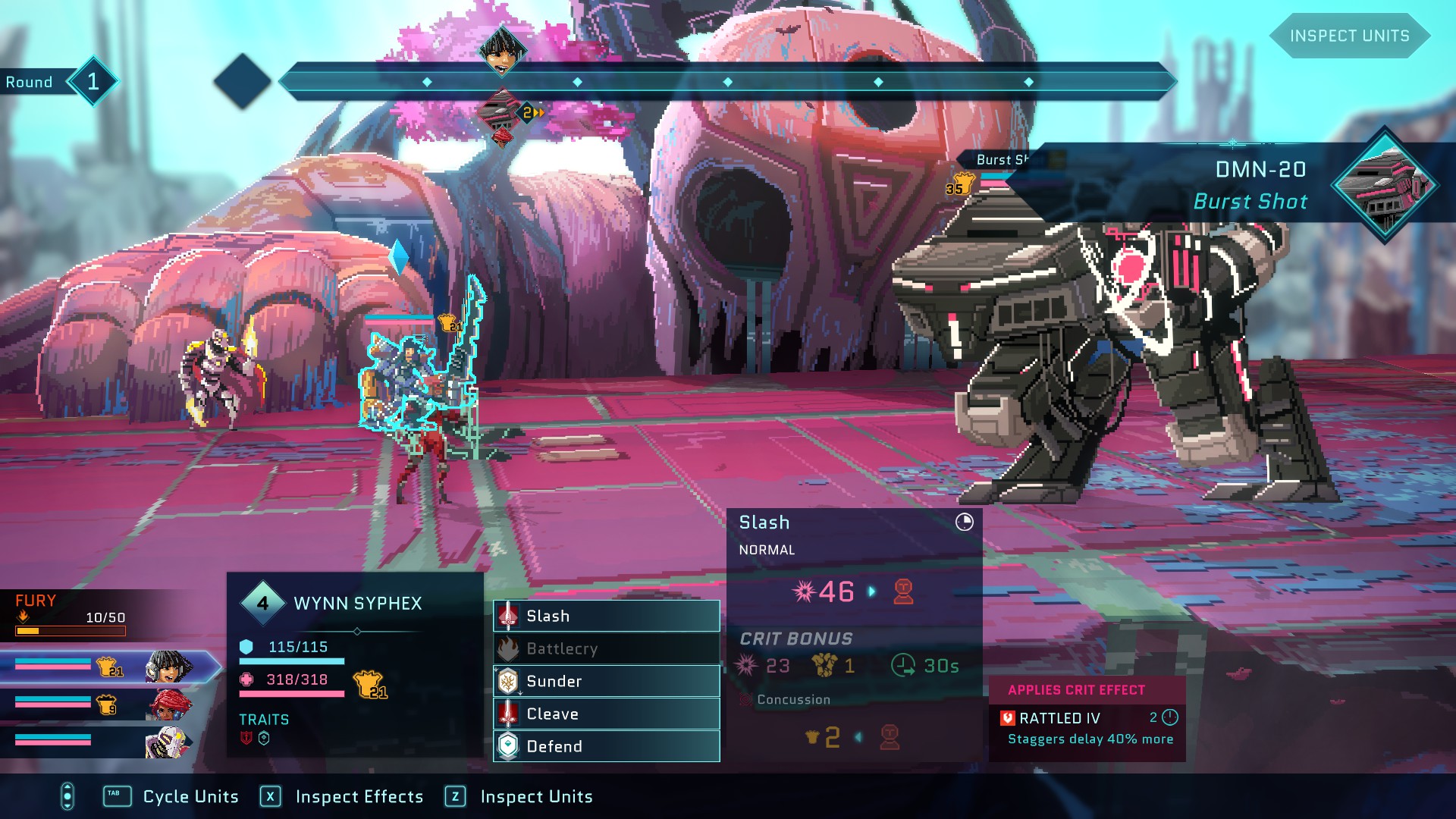Click Cycle Units in bottom bar
This screenshot has width=1456, height=819.
(190, 796)
